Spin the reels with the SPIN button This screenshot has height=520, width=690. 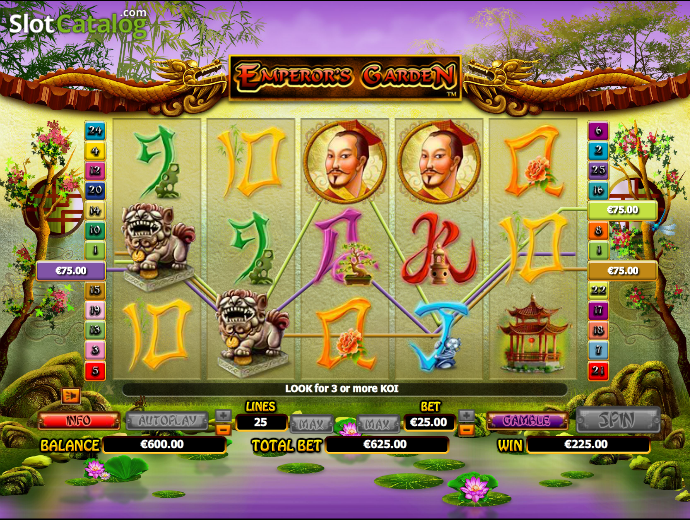[x=618, y=421]
